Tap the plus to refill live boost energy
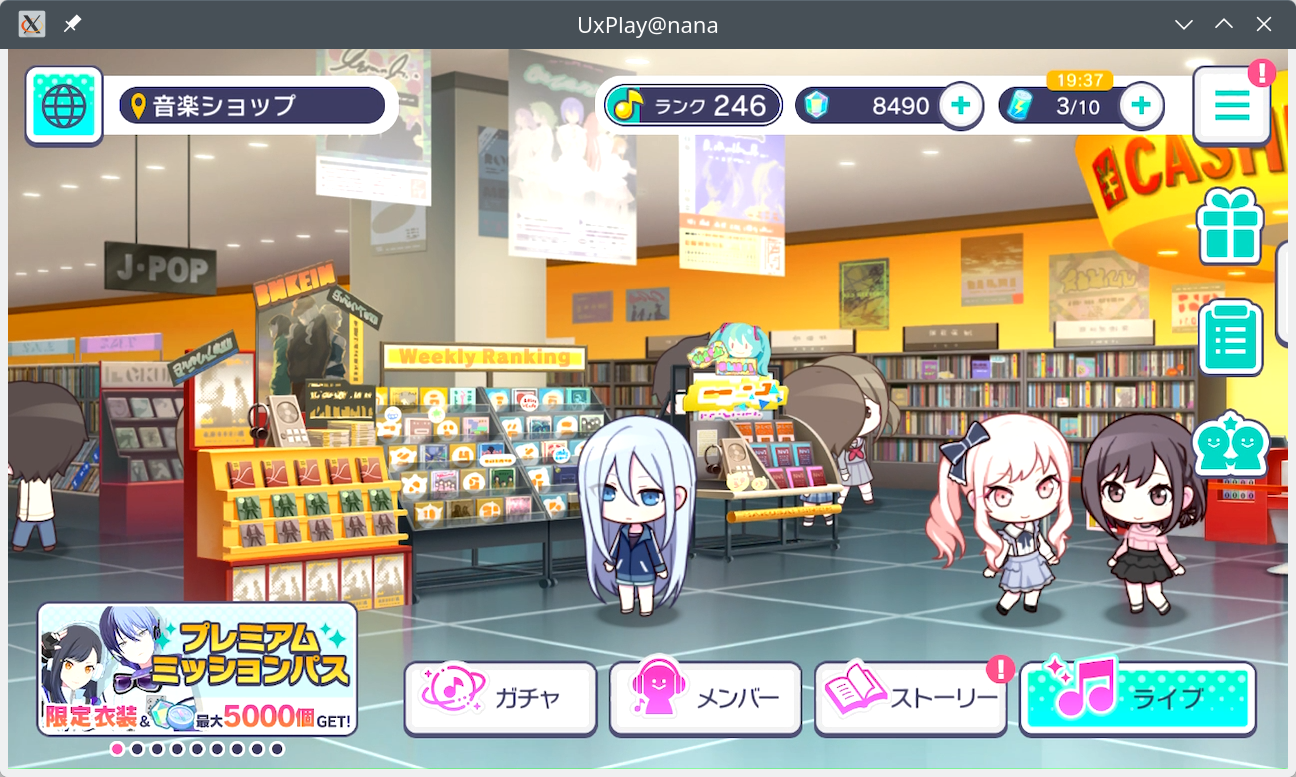The image size is (1296, 777). tap(1140, 103)
